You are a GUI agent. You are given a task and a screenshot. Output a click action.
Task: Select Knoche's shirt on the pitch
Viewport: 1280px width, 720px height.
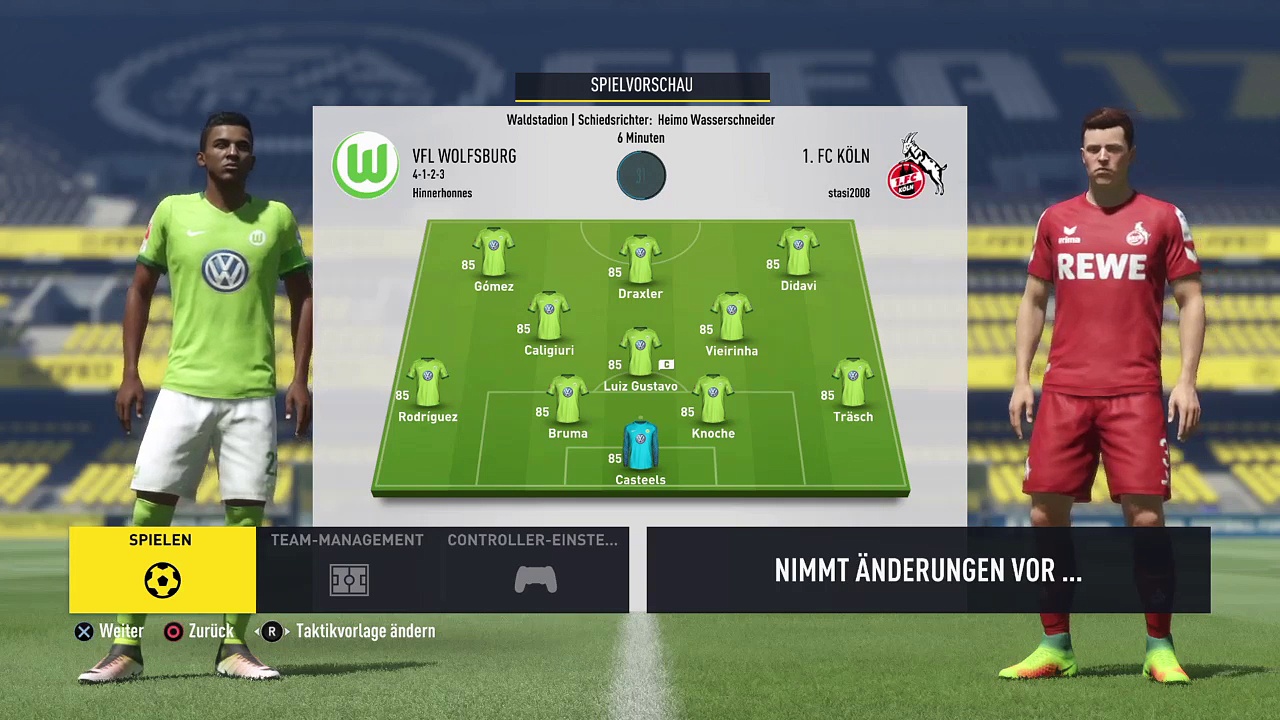pos(712,399)
